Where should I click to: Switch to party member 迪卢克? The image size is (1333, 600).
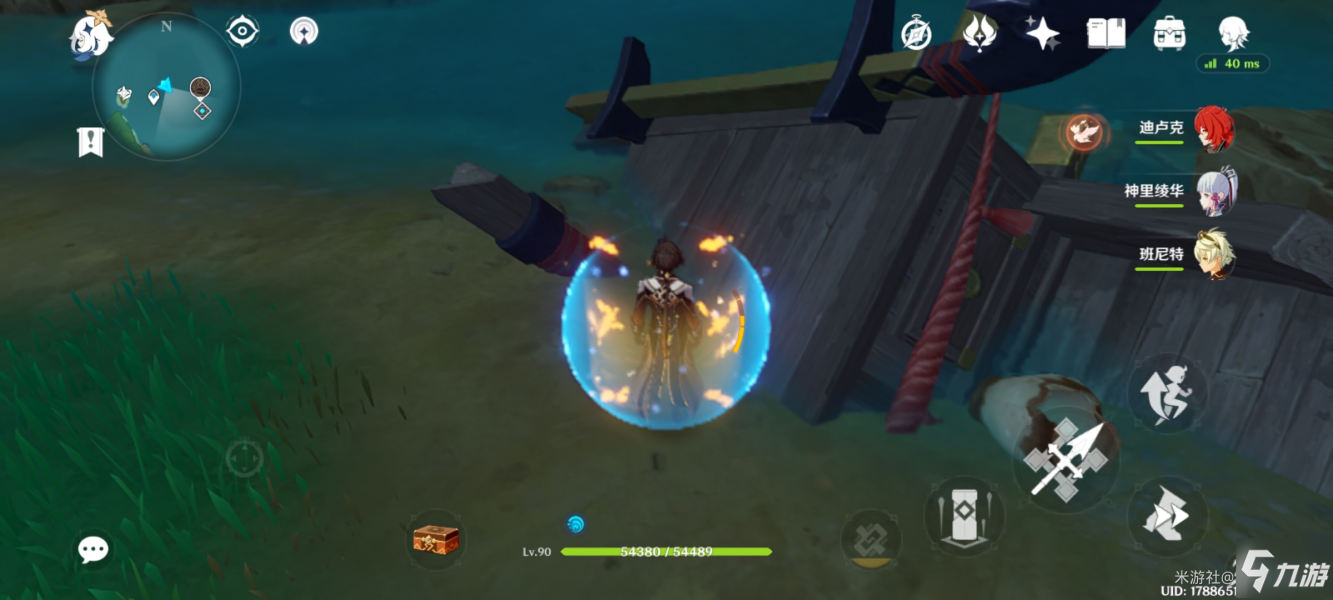pos(1214,129)
